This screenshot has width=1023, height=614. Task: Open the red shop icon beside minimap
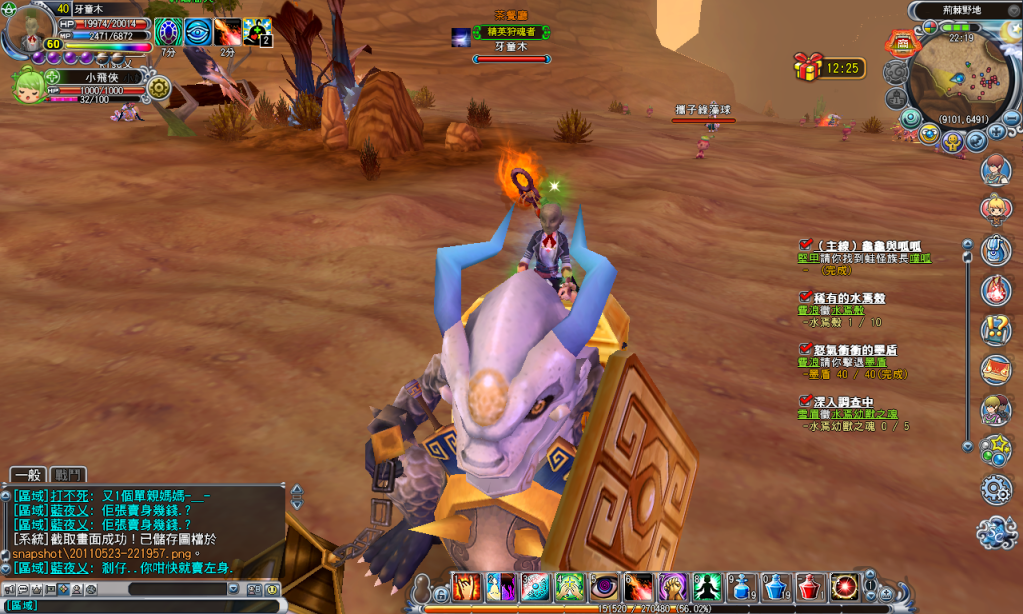click(902, 43)
